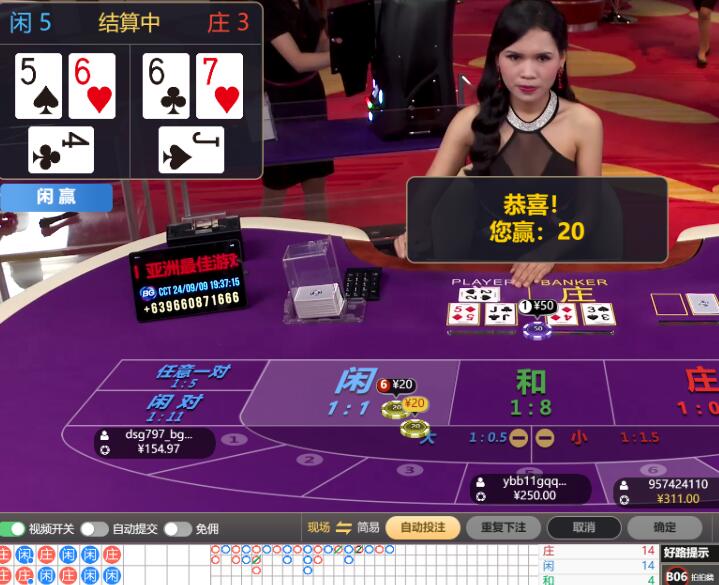Click the 重复下注 repeat bet button
This screenshot has width=719, height=585.
[x=503, y=527]
